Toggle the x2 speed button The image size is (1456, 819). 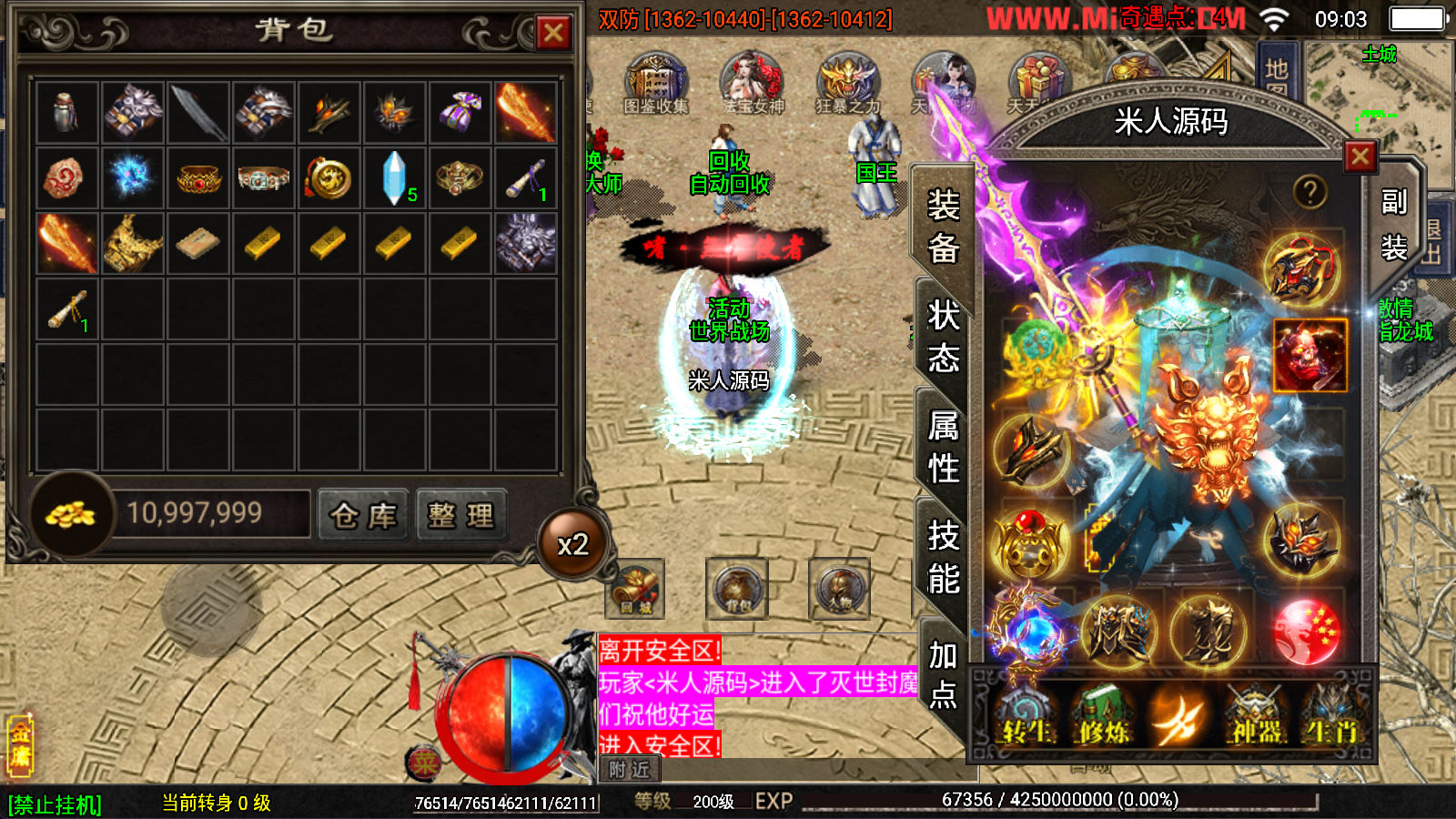[x=572, y=544]
